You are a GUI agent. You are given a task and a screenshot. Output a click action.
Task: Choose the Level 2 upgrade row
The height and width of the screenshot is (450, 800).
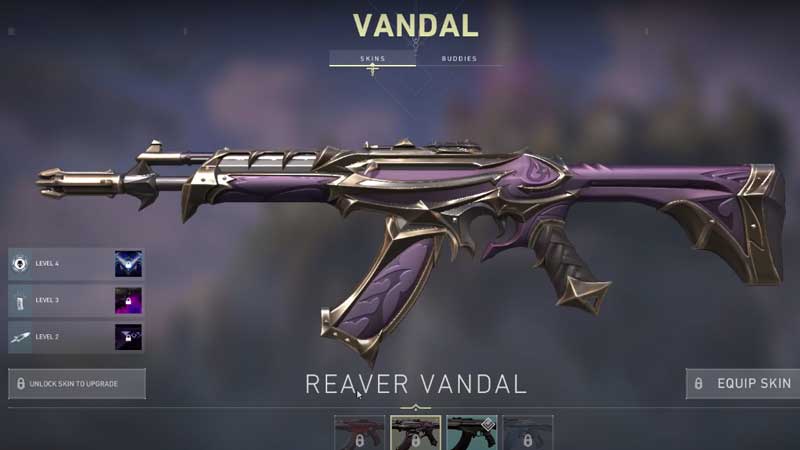pyautogui.click(x=60, y=336)
